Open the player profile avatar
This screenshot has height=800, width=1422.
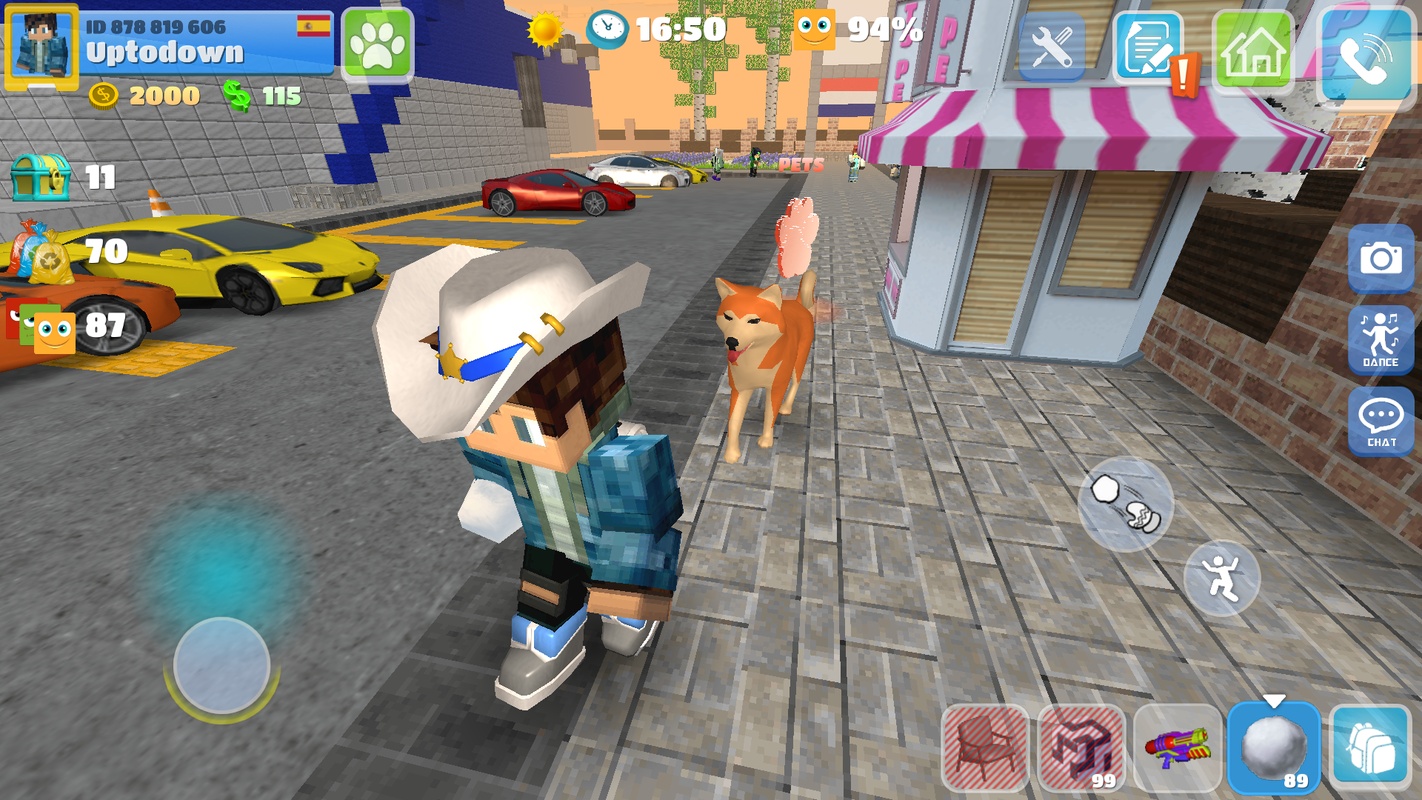point(42,47)
